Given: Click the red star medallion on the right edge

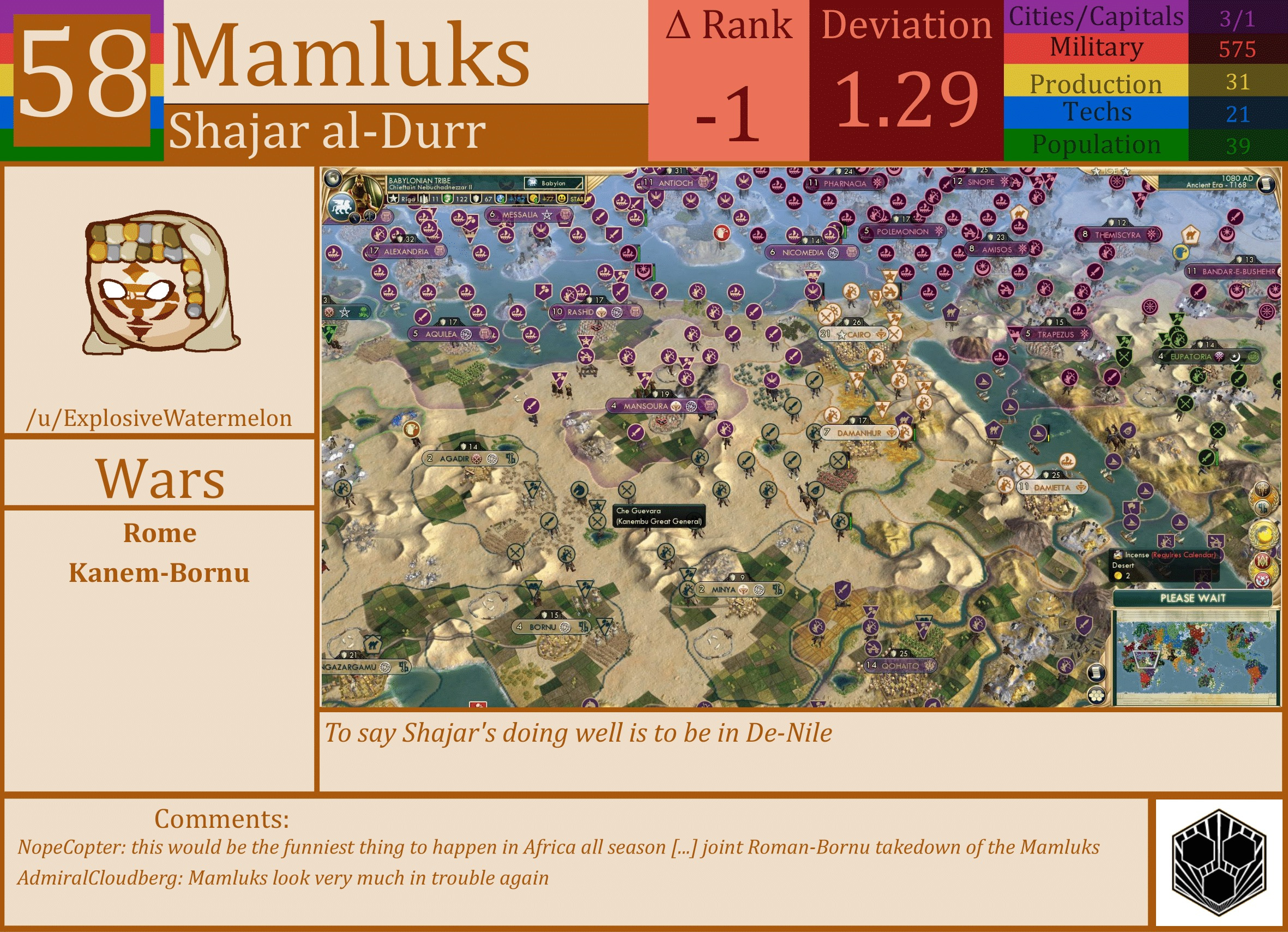Looking at the screenshot, I should click(x=1262, y=578).
